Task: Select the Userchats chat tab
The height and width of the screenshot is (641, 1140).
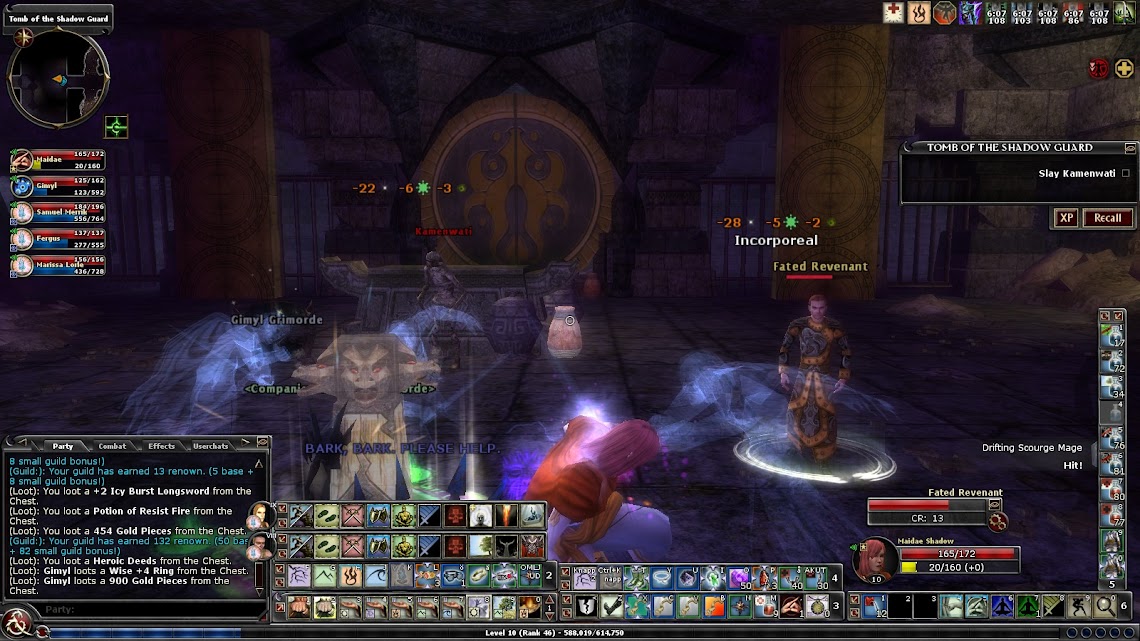Action: click(210, 446)
